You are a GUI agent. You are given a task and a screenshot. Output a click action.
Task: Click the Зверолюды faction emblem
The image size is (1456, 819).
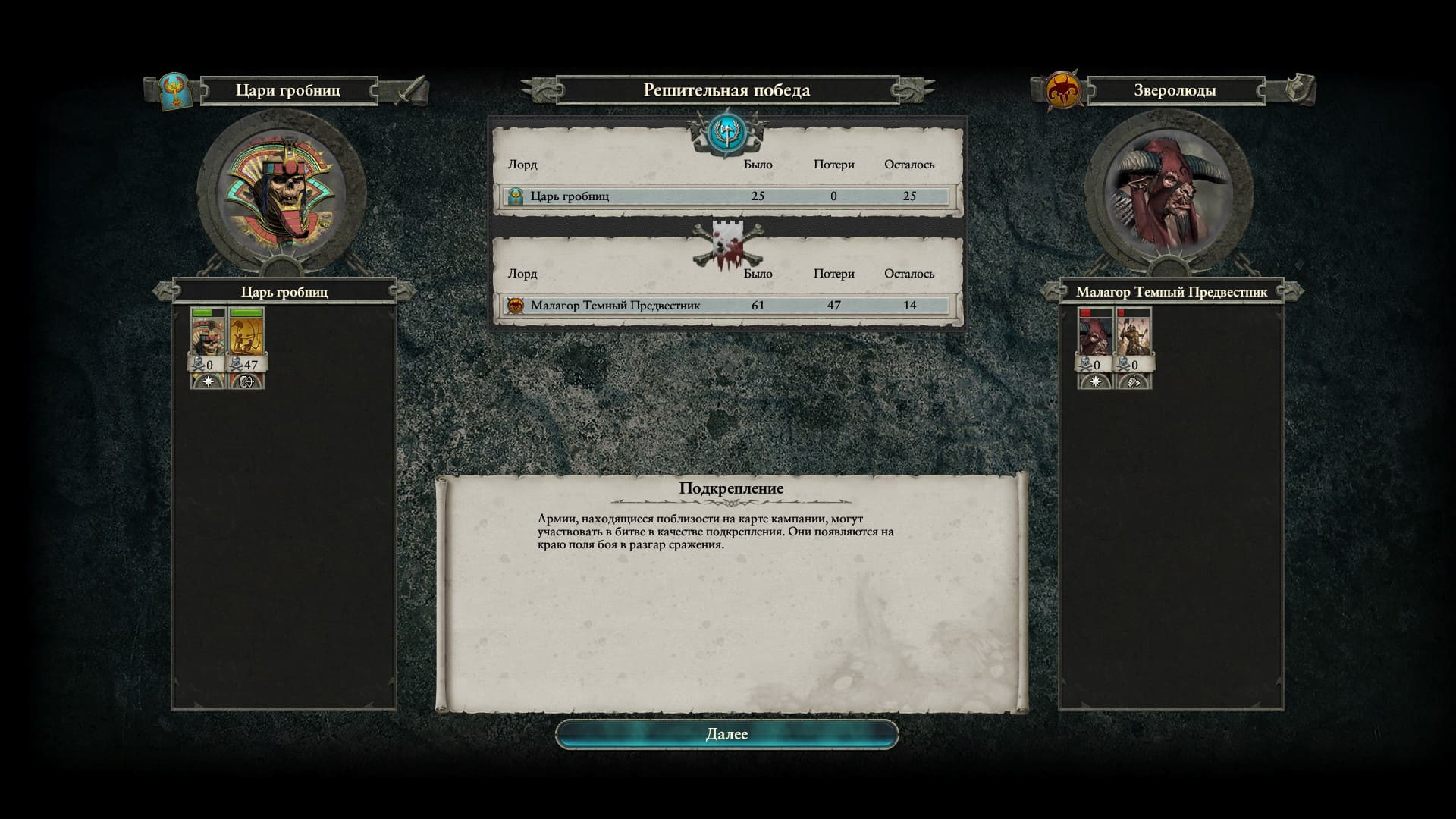click(1063, 91)
